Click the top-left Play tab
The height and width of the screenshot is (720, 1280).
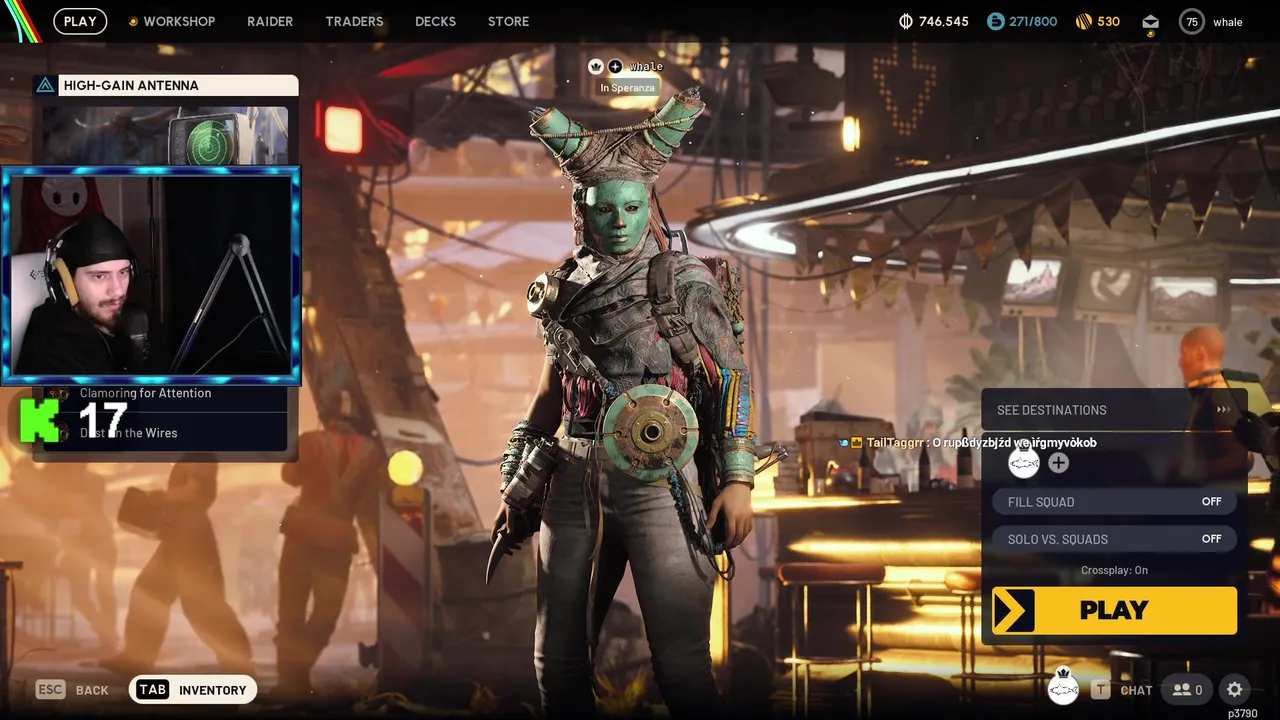(x=80, y=21)
